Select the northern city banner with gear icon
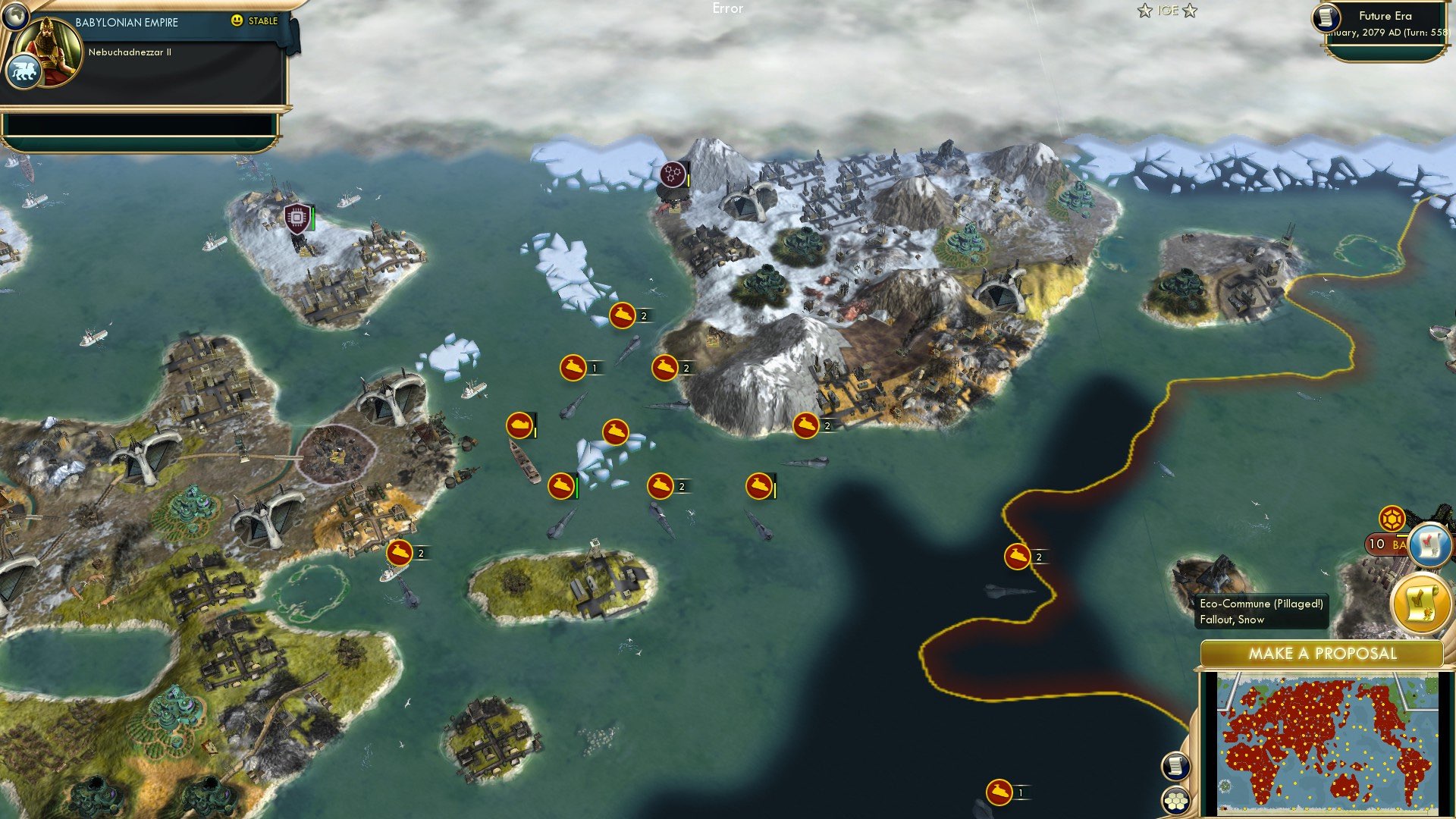The image size is (1456, 819). (671, 174)
